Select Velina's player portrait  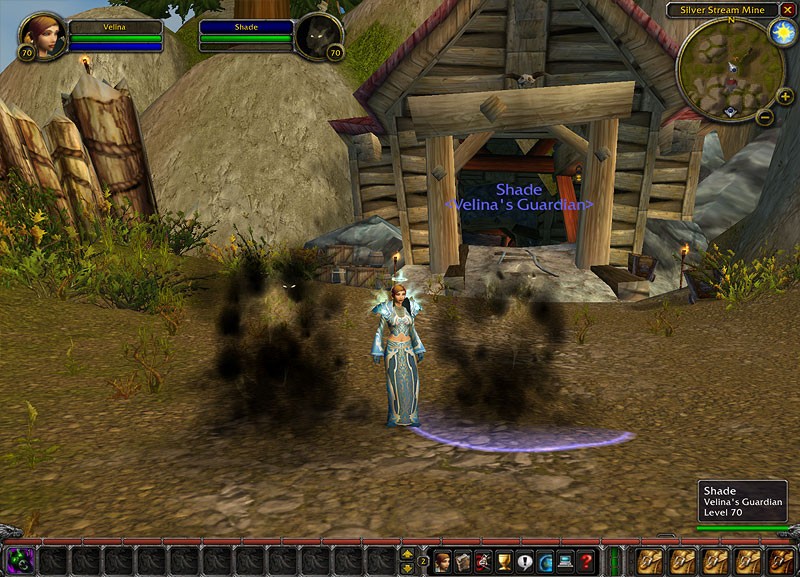tap(43, 37)
